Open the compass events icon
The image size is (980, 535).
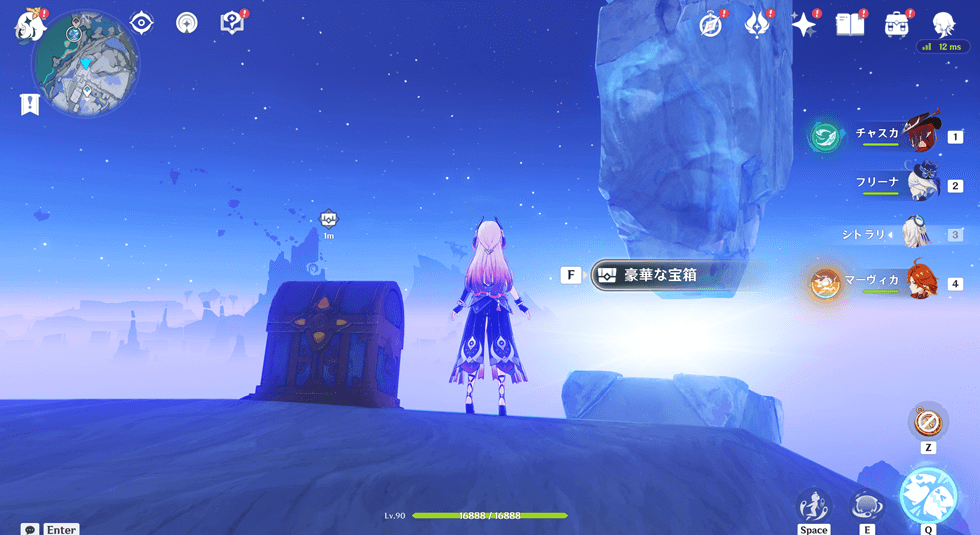(711, 25)
